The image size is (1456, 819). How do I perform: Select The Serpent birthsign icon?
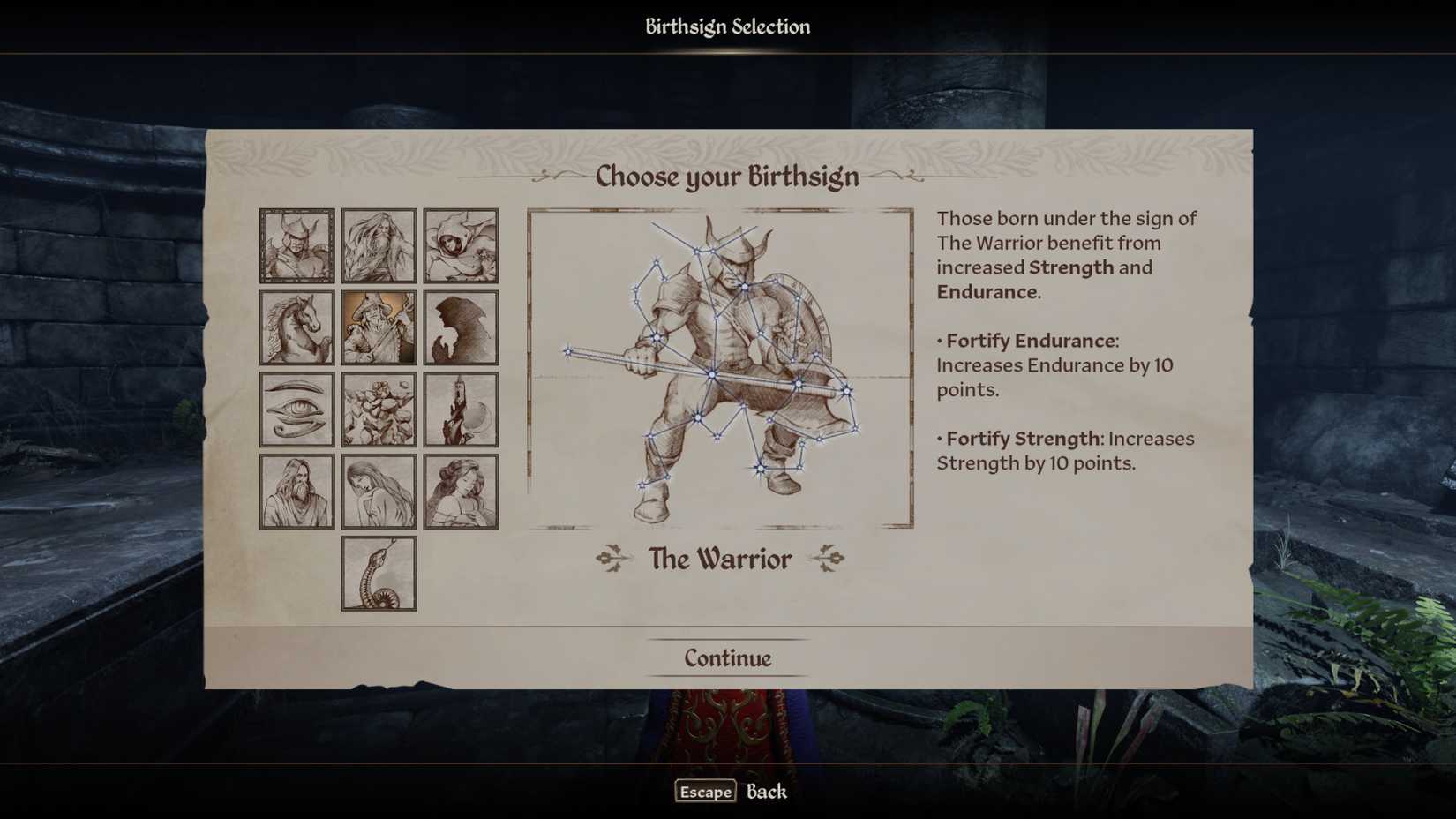pyautogui.click(x=379, y=572)
